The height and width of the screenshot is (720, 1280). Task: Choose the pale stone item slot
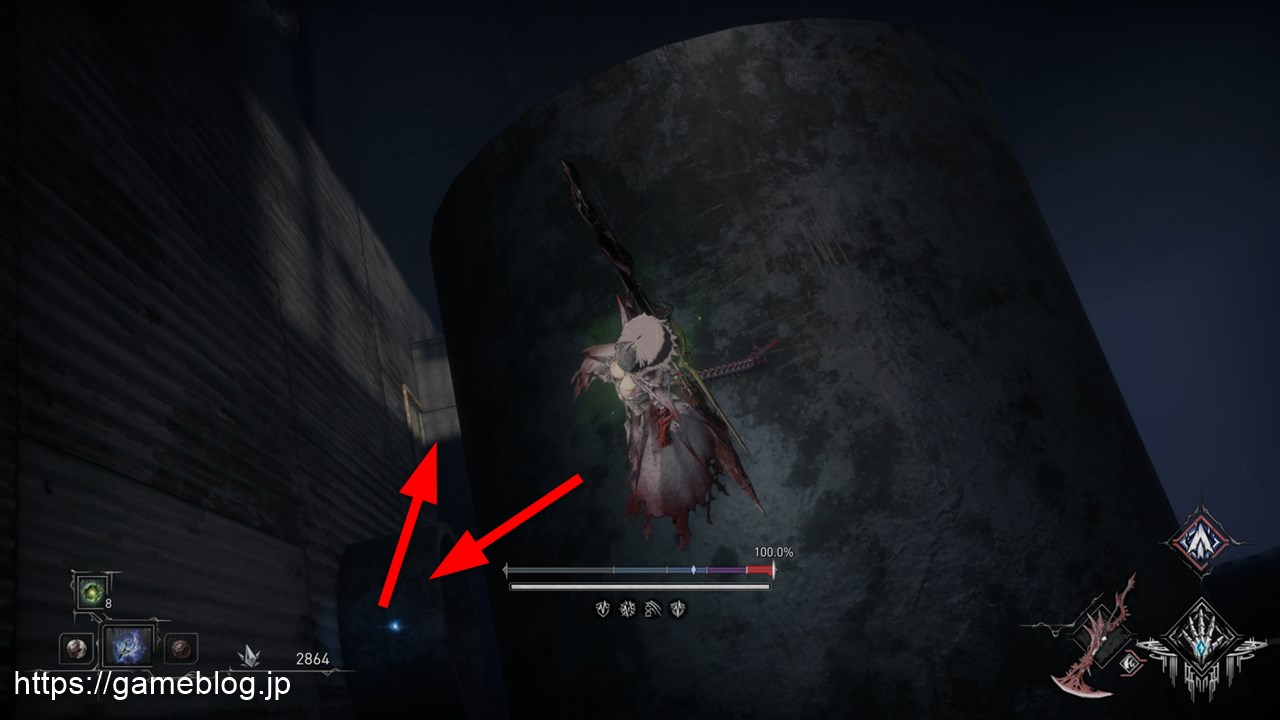(x=73, y=648)
